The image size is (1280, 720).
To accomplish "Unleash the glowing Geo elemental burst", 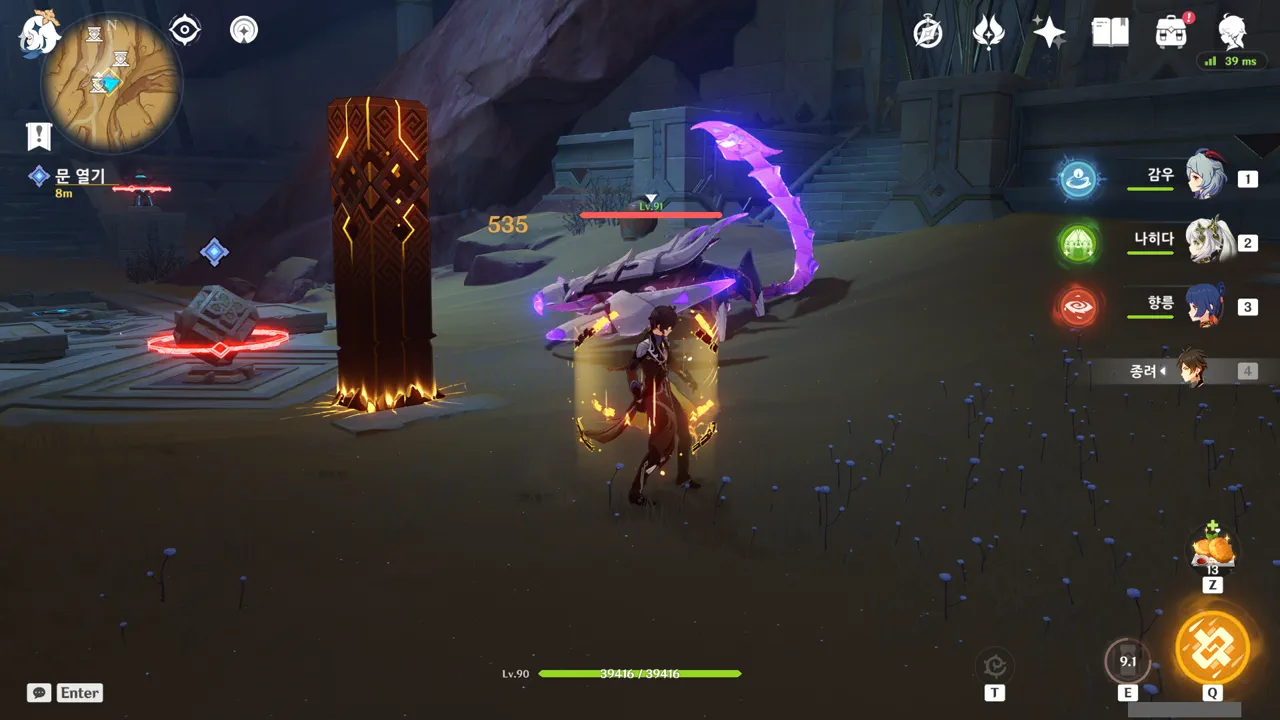I will [1212, 647].
